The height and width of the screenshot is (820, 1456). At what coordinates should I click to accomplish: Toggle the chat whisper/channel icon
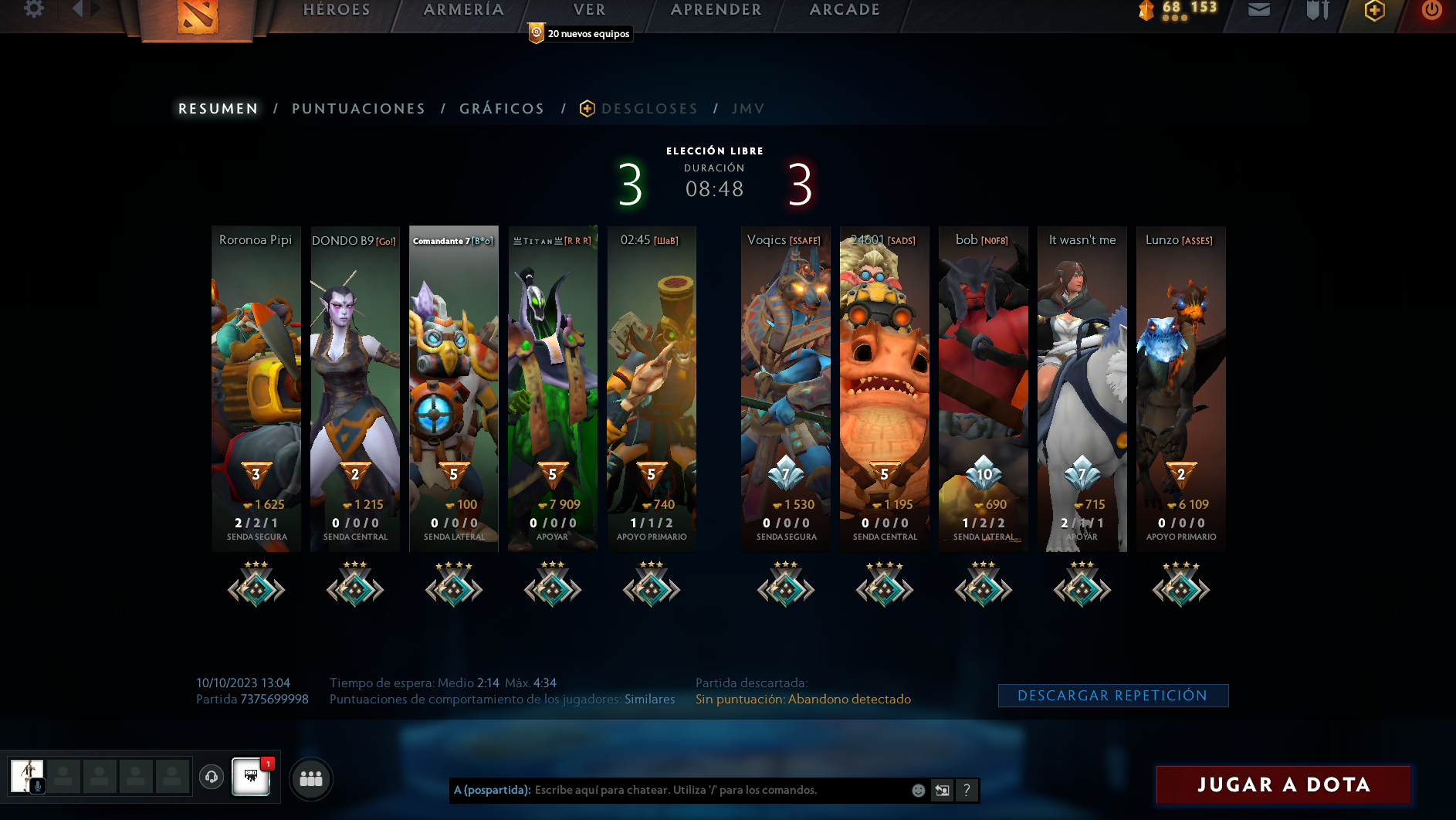pos(943,791)
